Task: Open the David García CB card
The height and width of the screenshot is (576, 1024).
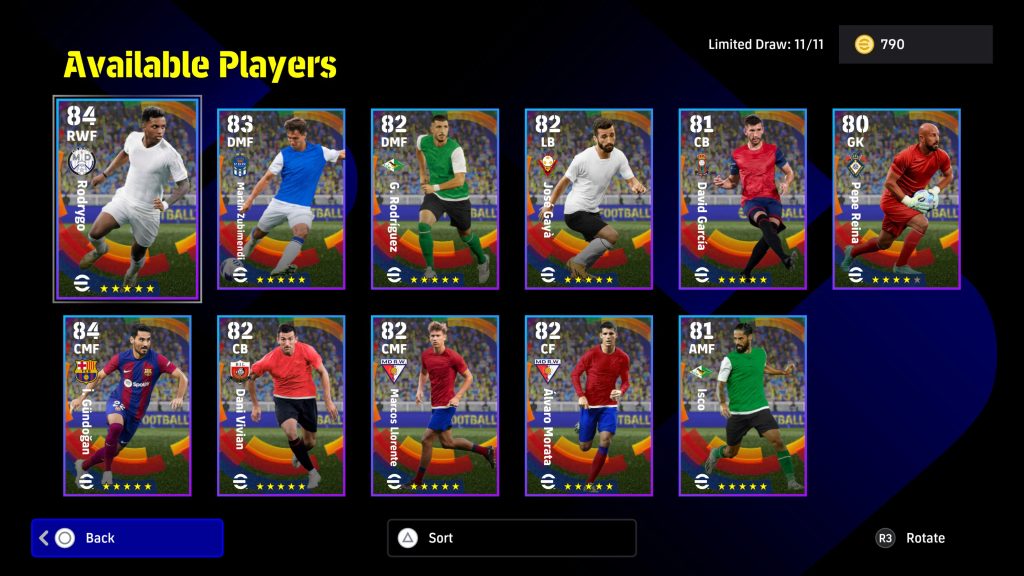Action: [x=743, y=198]
